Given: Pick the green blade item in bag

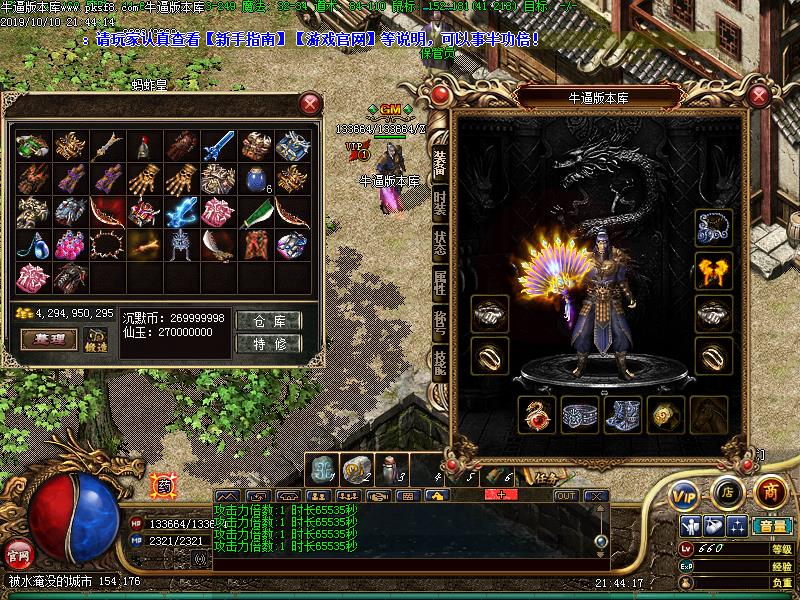Looking at the screenshot, I should click(x=254, y=213).
